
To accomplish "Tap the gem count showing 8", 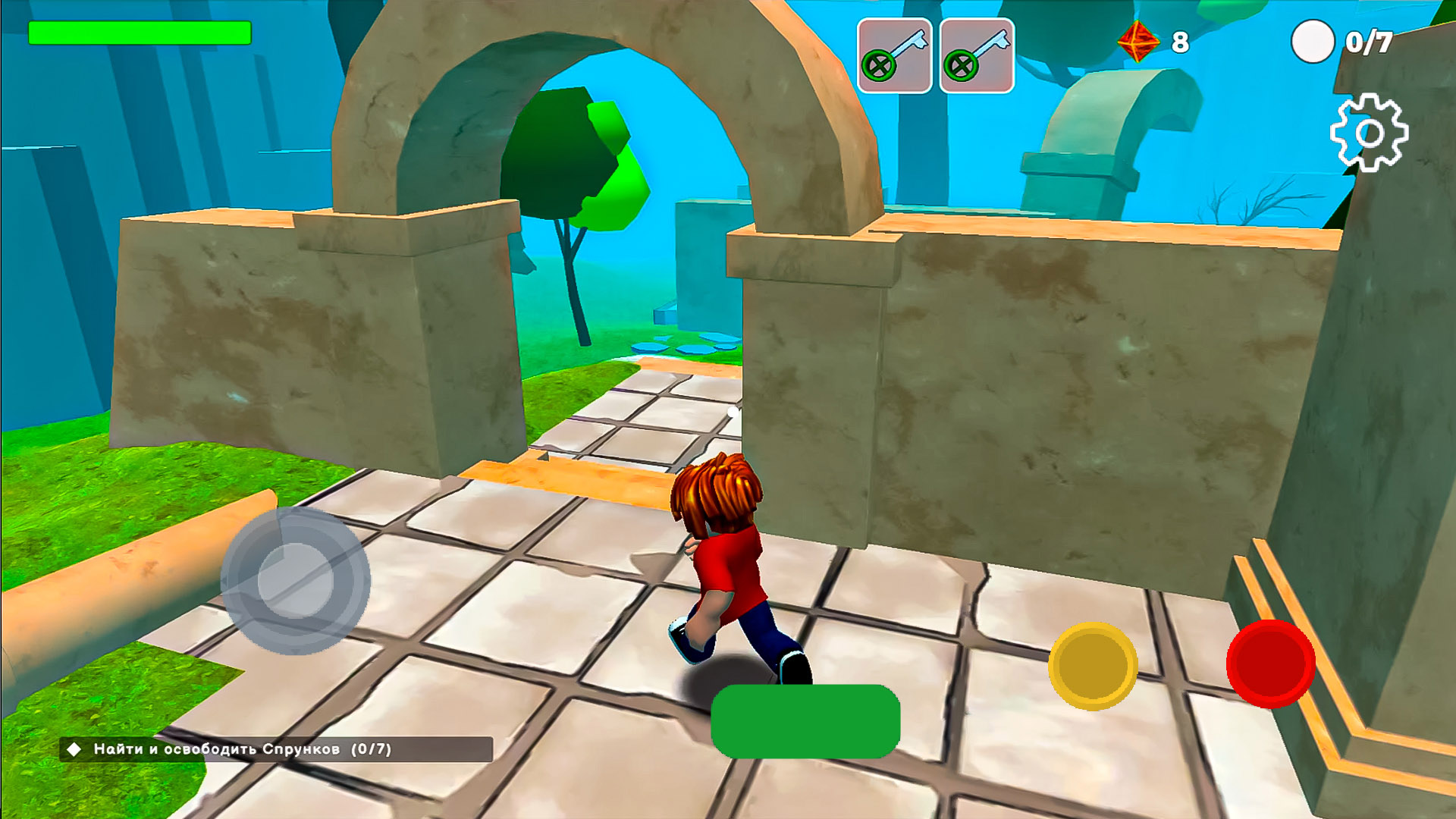I will pyautogui.click(x=1181, y=42).
